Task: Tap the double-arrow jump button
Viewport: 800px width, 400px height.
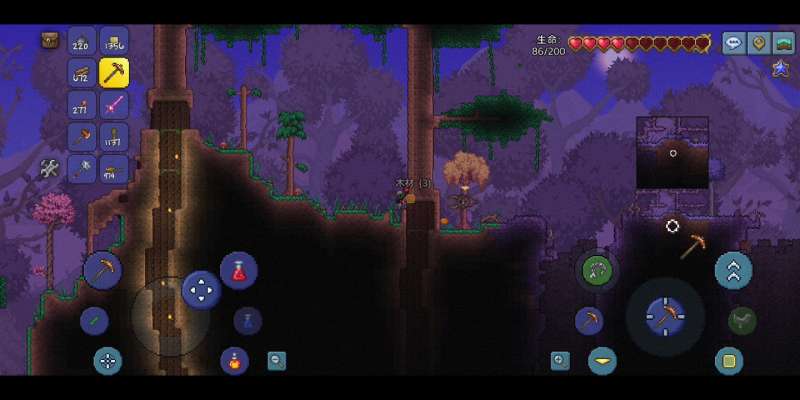Action: (x=733, y=270)
